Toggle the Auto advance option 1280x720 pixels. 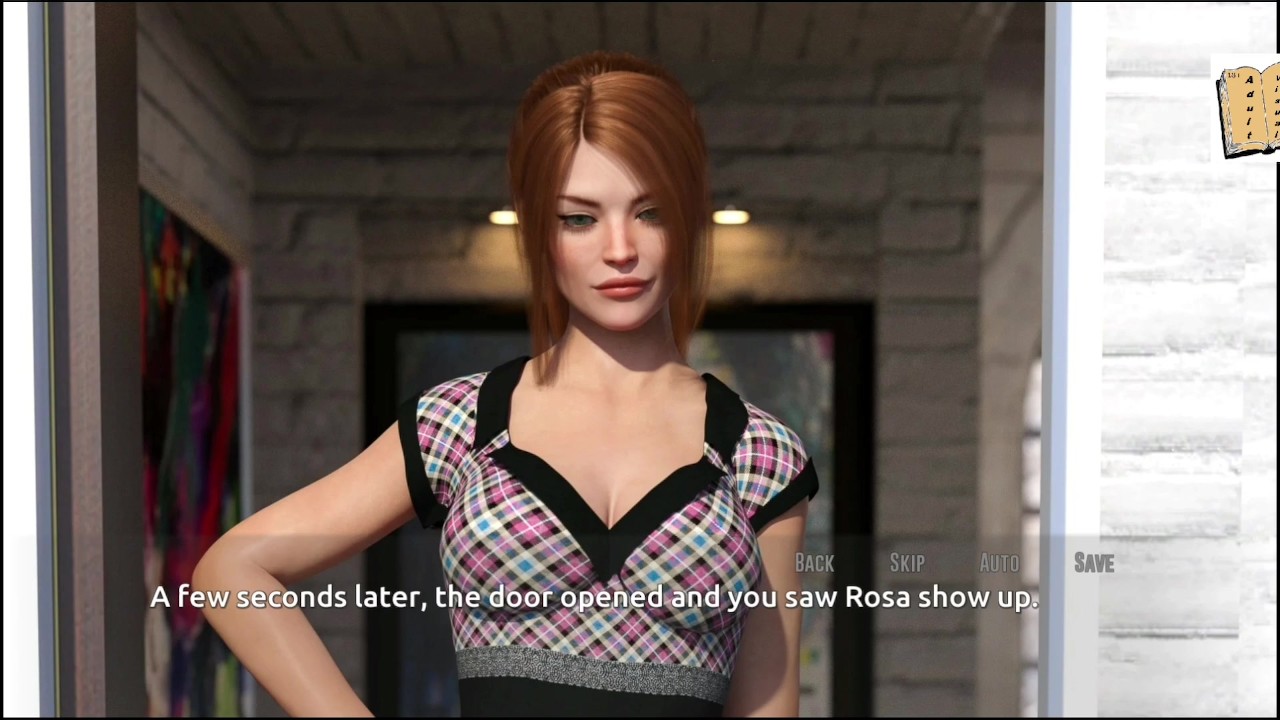[x=999, y=563]
